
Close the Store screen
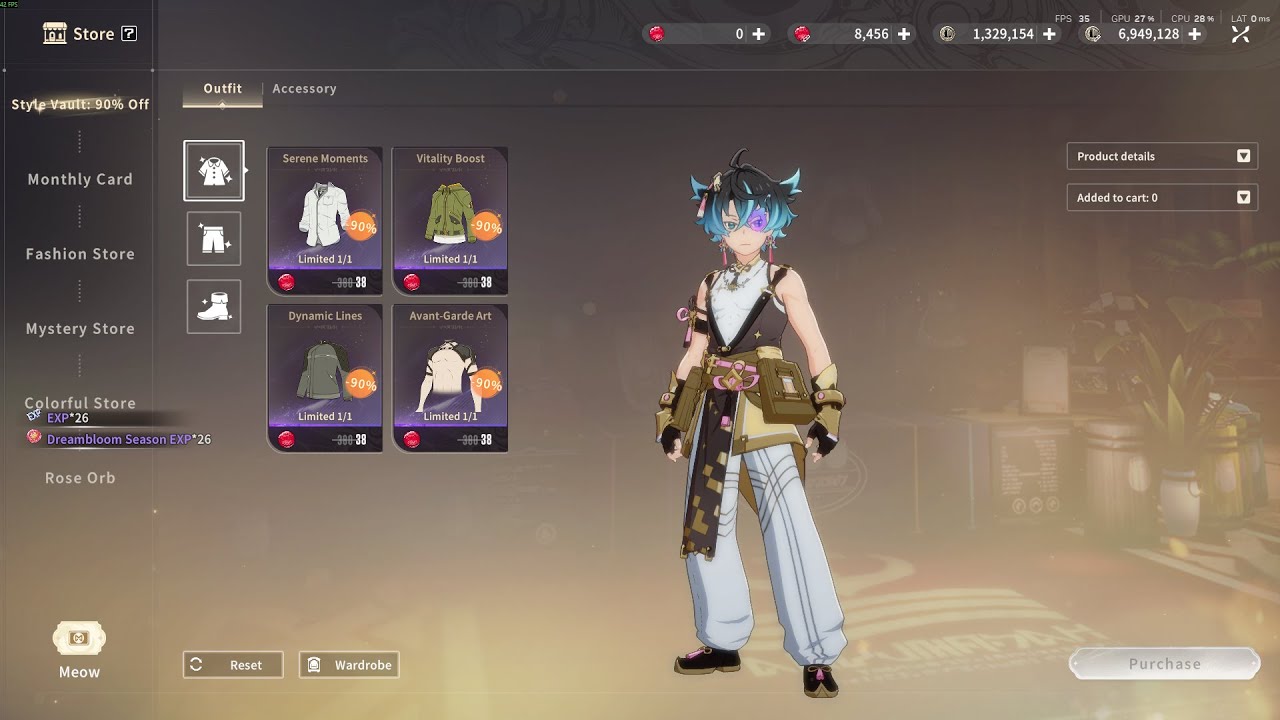pos(1241,34)
